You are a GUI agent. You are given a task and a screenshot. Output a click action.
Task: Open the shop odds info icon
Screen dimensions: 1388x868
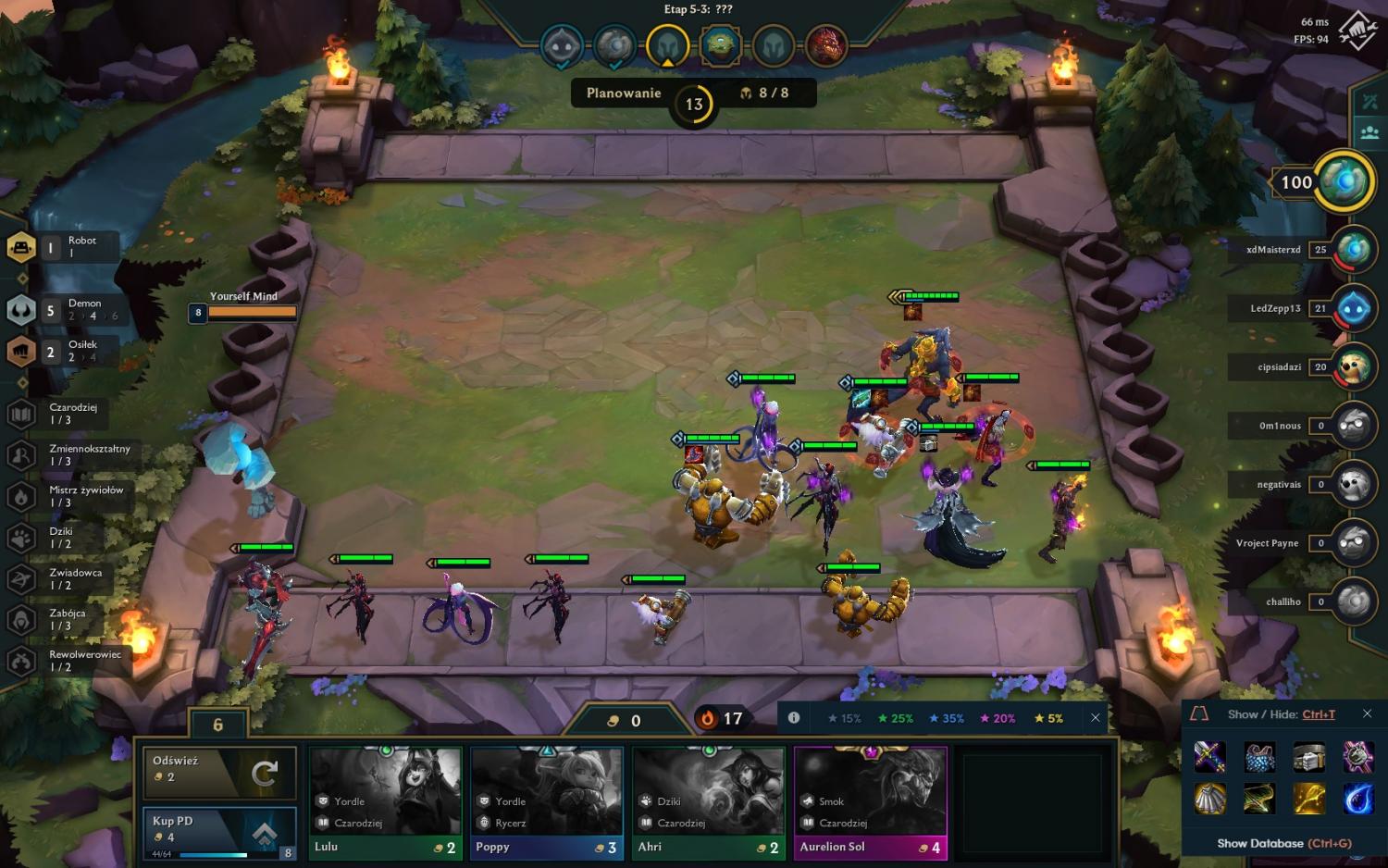click(794, 717)
